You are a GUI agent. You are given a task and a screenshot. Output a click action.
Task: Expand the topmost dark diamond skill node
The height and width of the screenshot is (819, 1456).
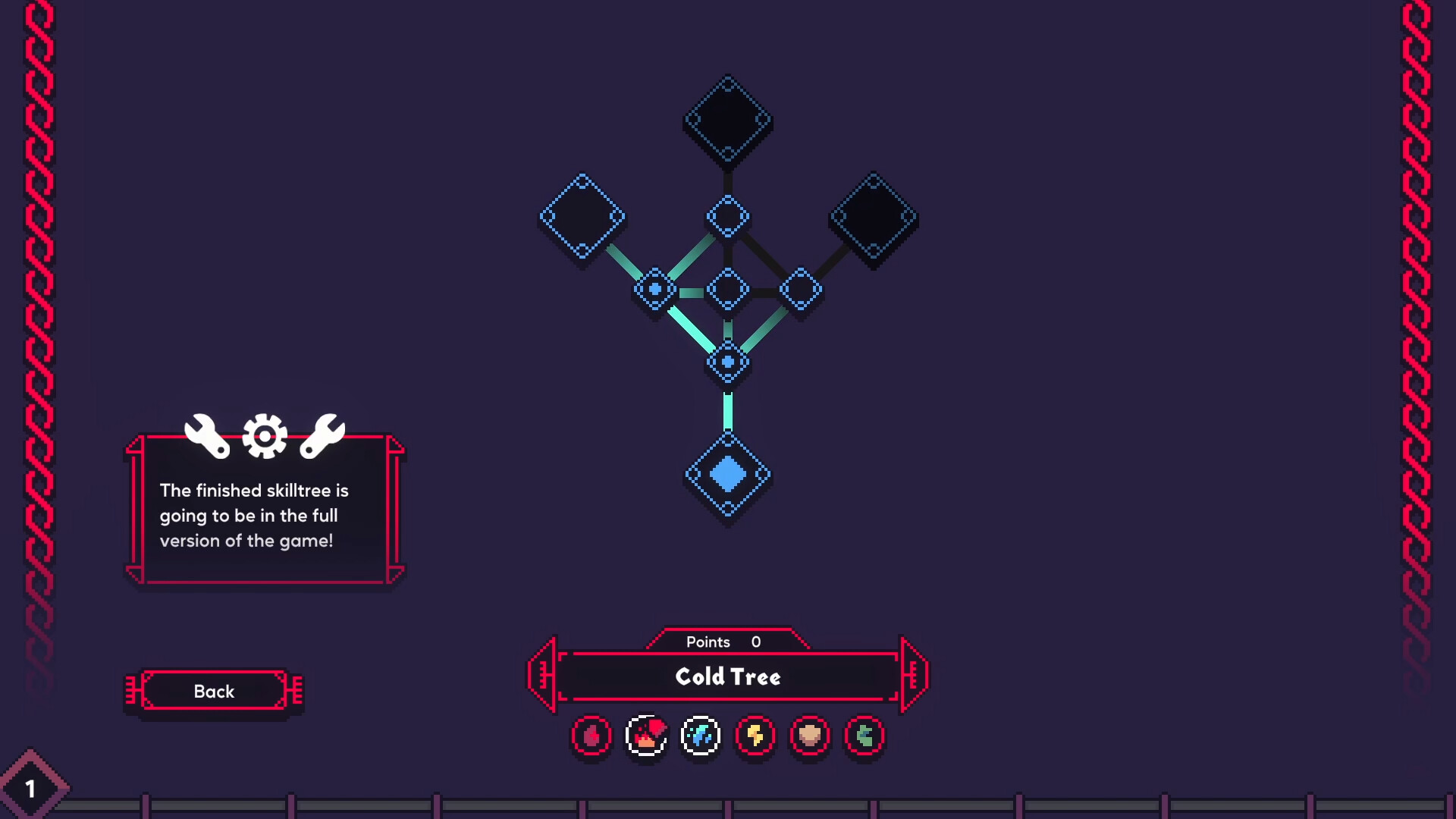point(728,118)
